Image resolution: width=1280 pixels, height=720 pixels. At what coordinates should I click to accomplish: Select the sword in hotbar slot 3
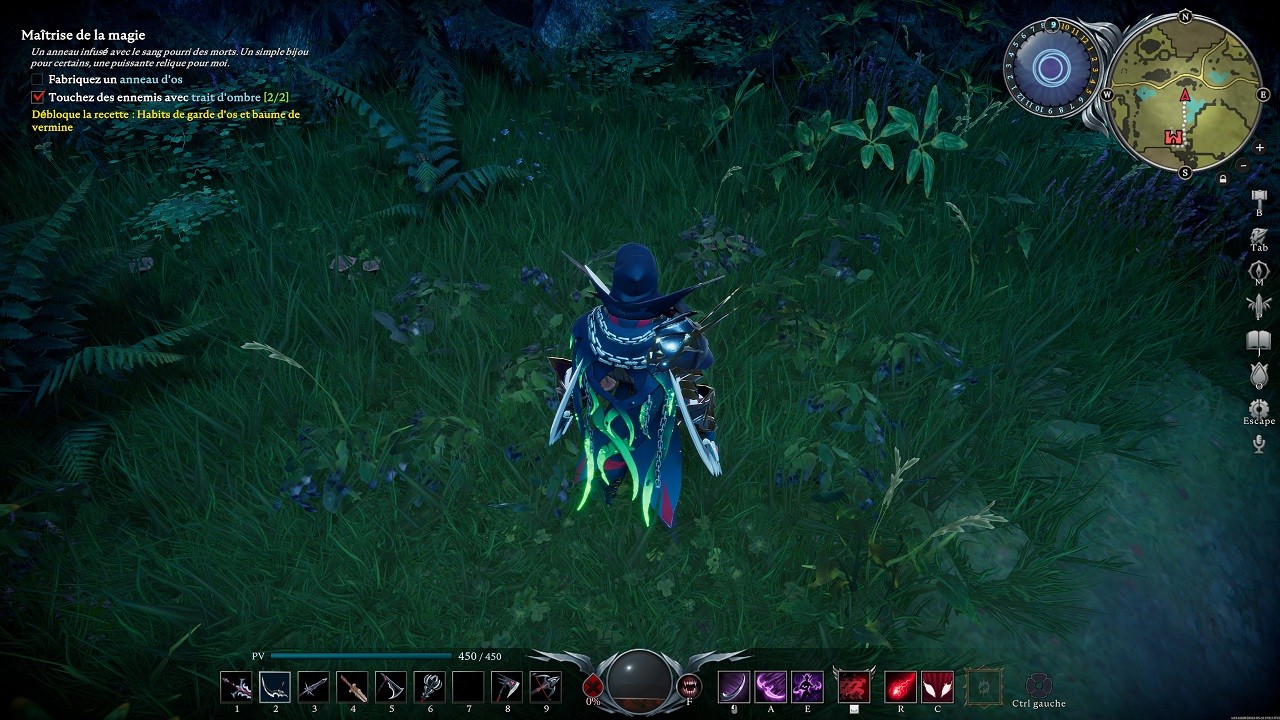tap(314, 686)
